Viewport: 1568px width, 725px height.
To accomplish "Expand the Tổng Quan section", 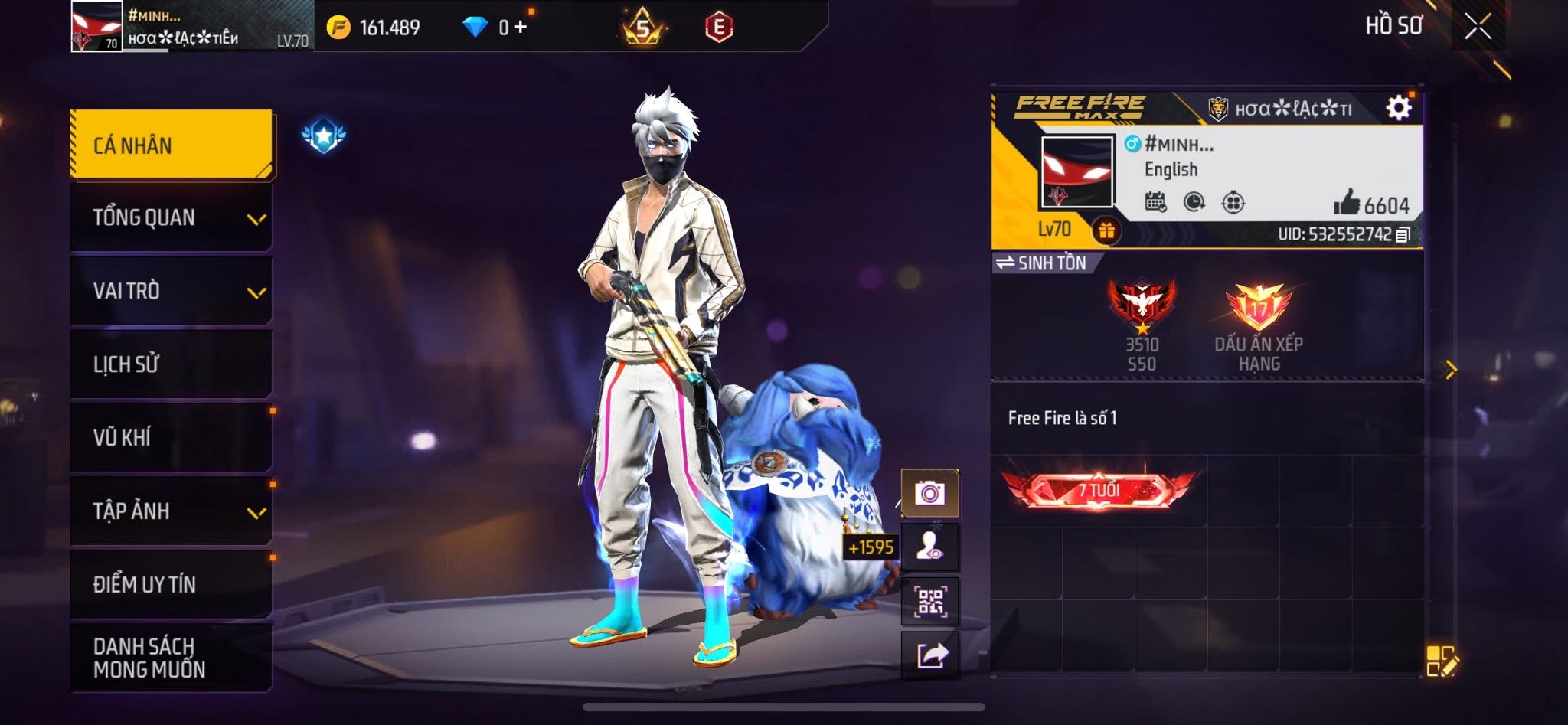I will click(171, 218).
